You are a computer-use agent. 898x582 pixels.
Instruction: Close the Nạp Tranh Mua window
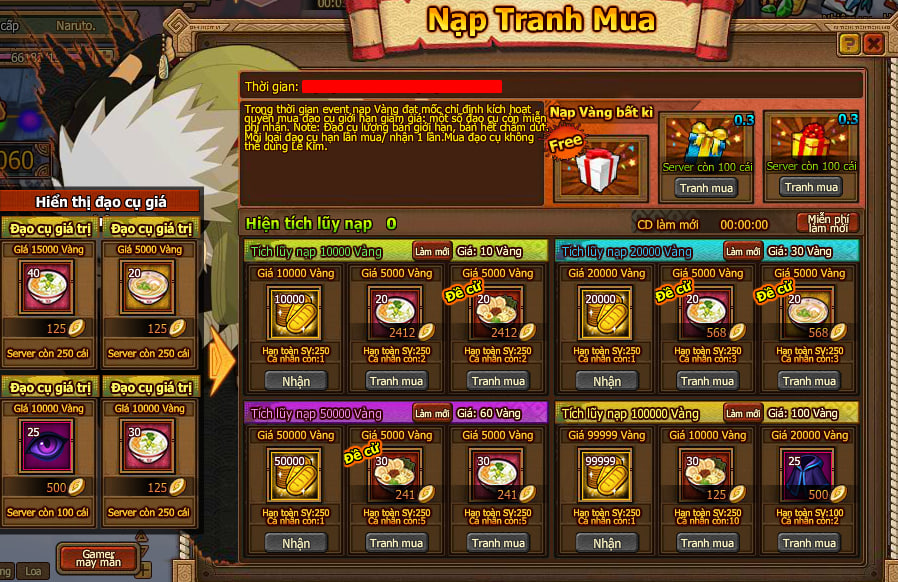(873, 43)
